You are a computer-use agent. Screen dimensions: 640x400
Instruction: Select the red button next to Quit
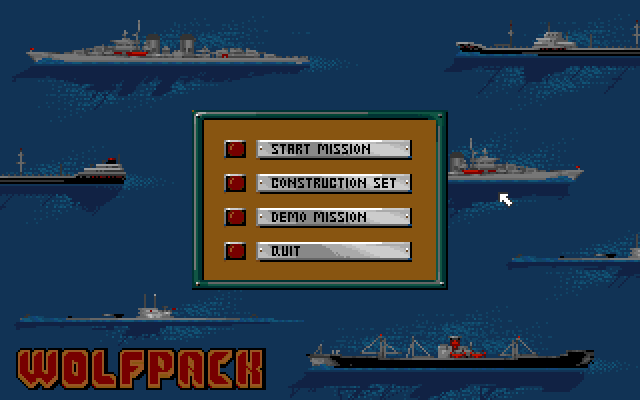coord(236,251)
